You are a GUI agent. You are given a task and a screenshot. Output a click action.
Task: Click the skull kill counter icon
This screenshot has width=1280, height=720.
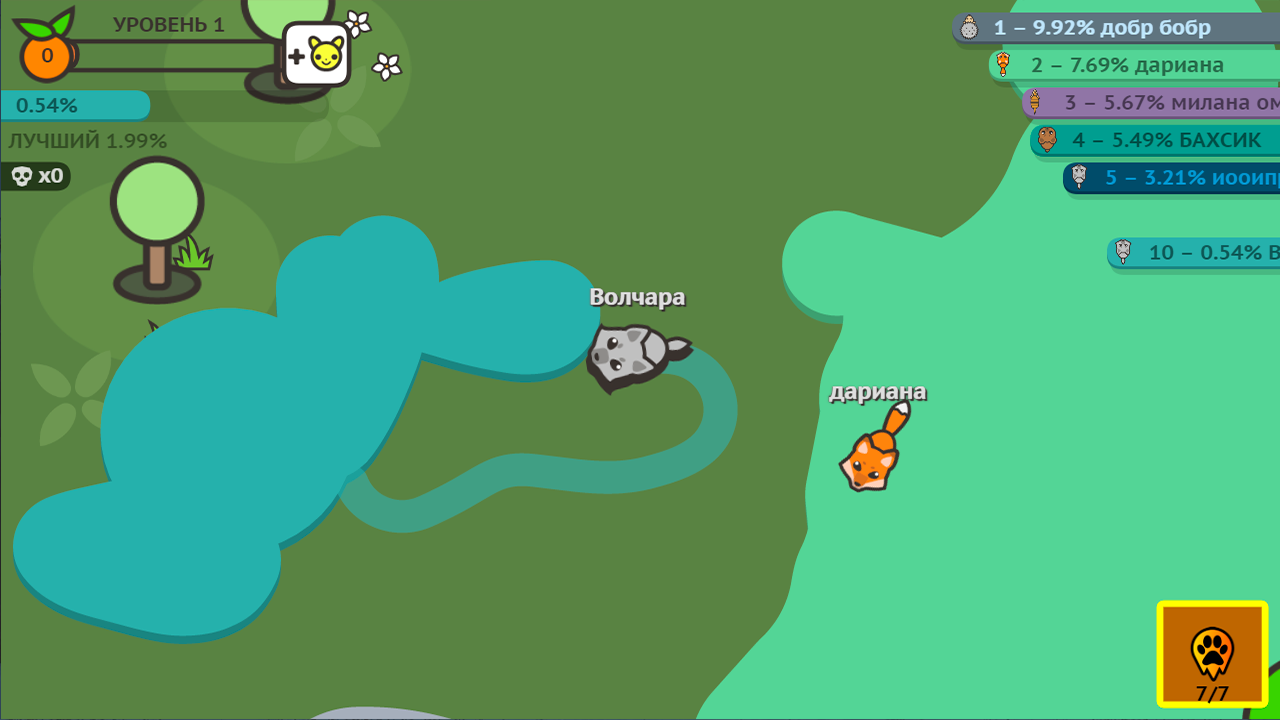coord(22,177)
